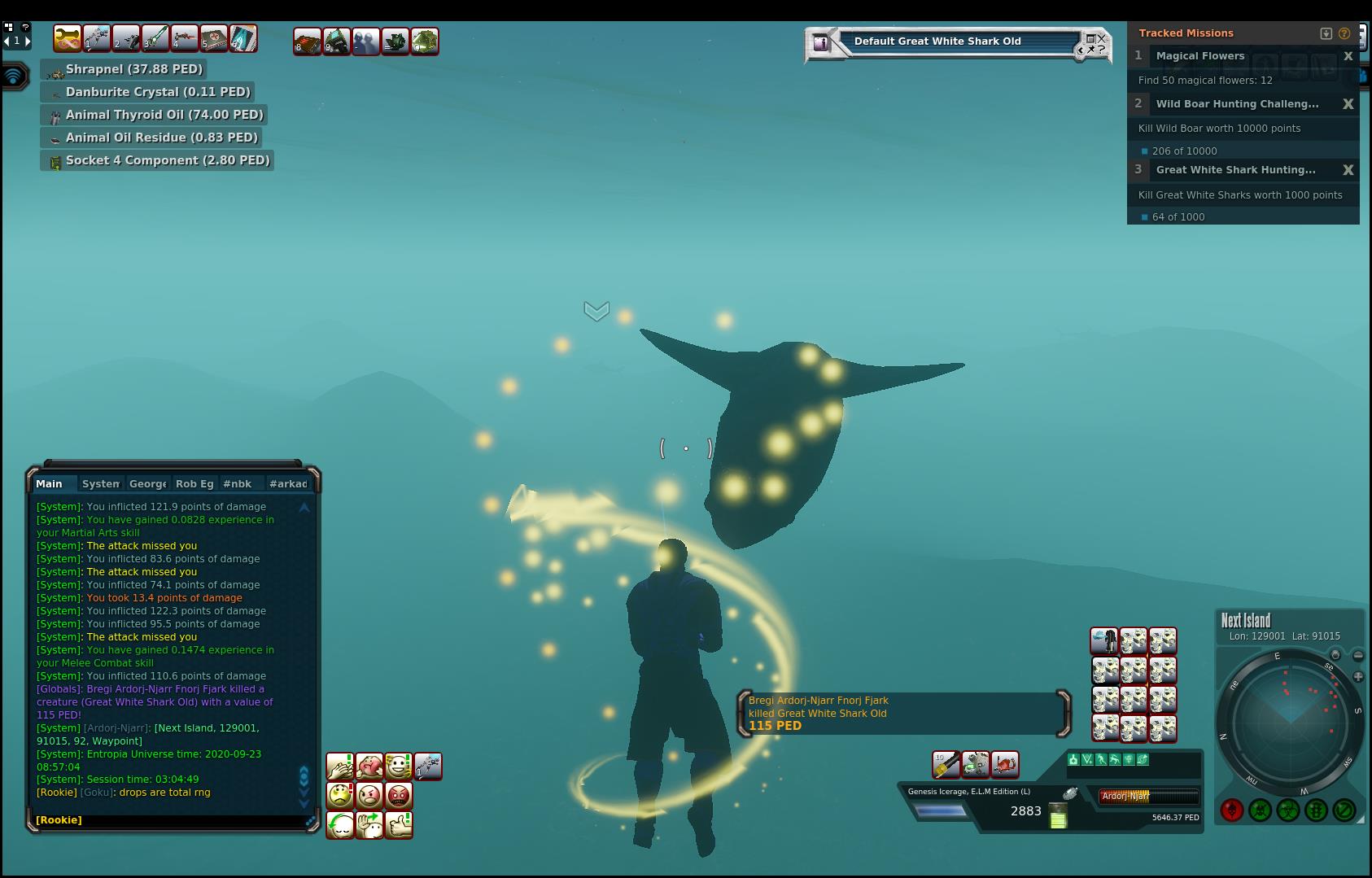Equip the green sword in slot 3
The height and width of the screenshot is (878, 1372).
tap(155, 38)
